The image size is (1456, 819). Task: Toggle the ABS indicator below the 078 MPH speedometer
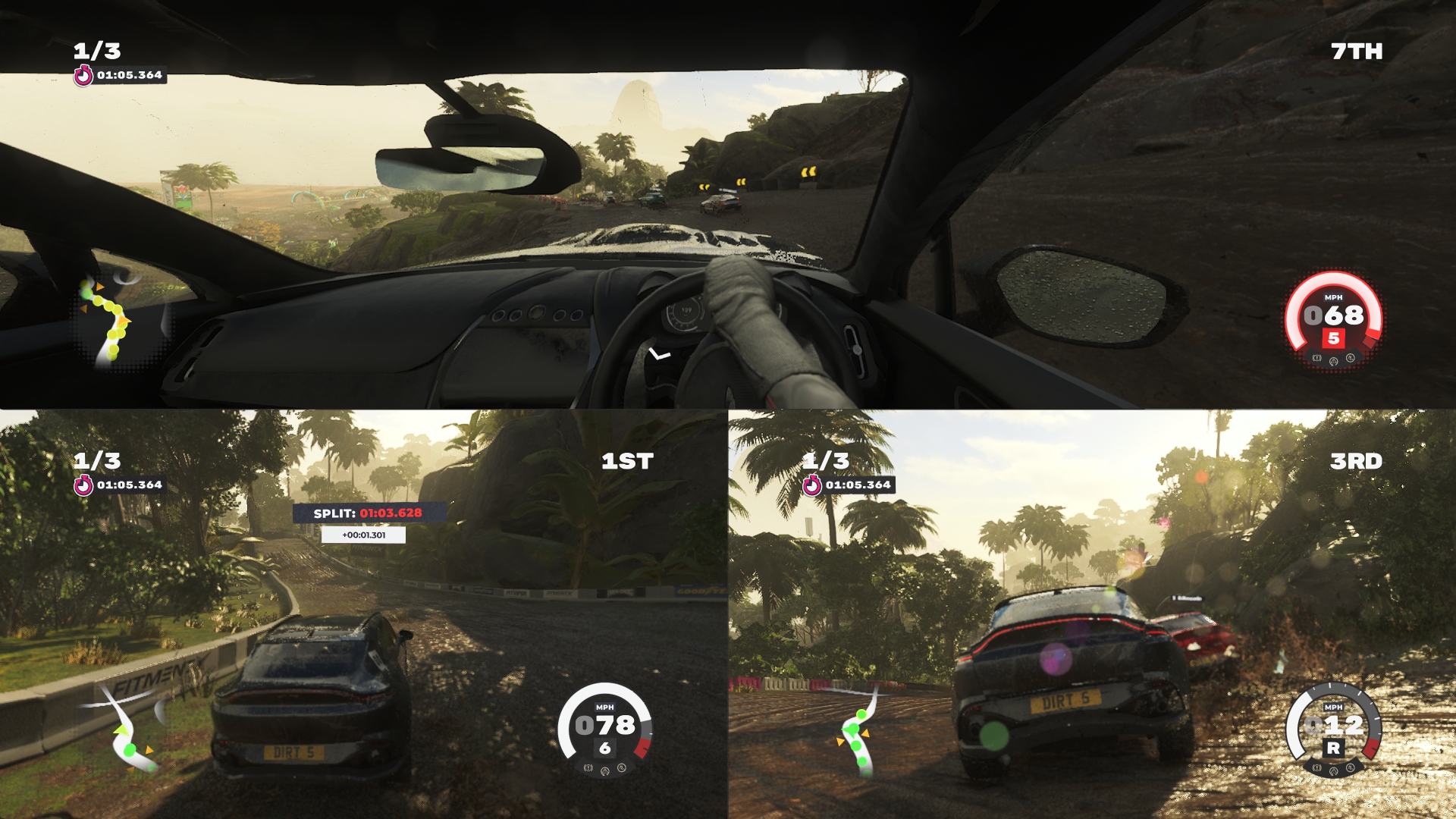pyautogui.click(x=622, y=767)
